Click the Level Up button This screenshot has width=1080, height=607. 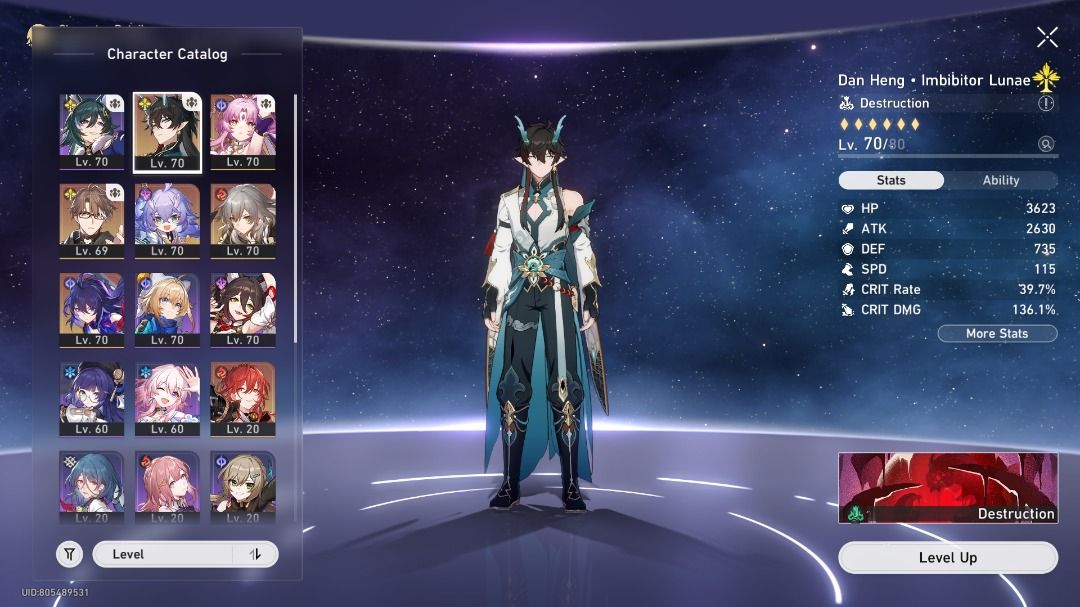(947, 557)
